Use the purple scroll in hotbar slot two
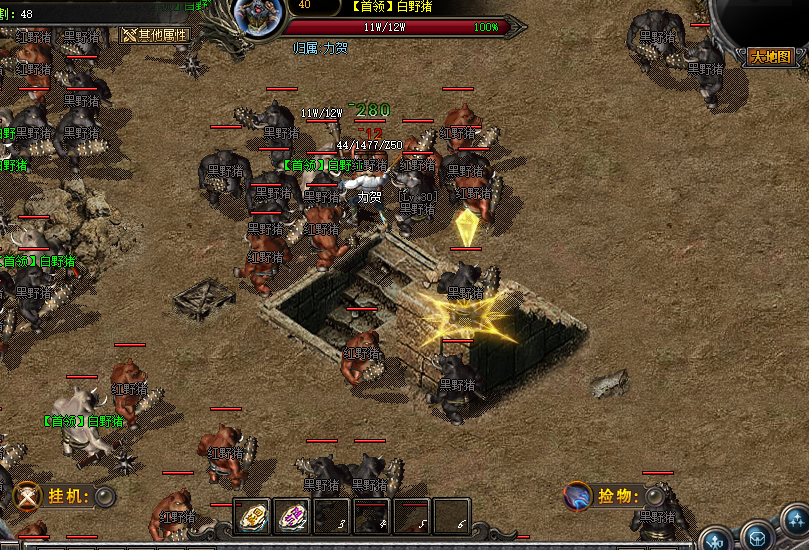The height and width of the screenshot is (550, 809). (x=292, y=516)
